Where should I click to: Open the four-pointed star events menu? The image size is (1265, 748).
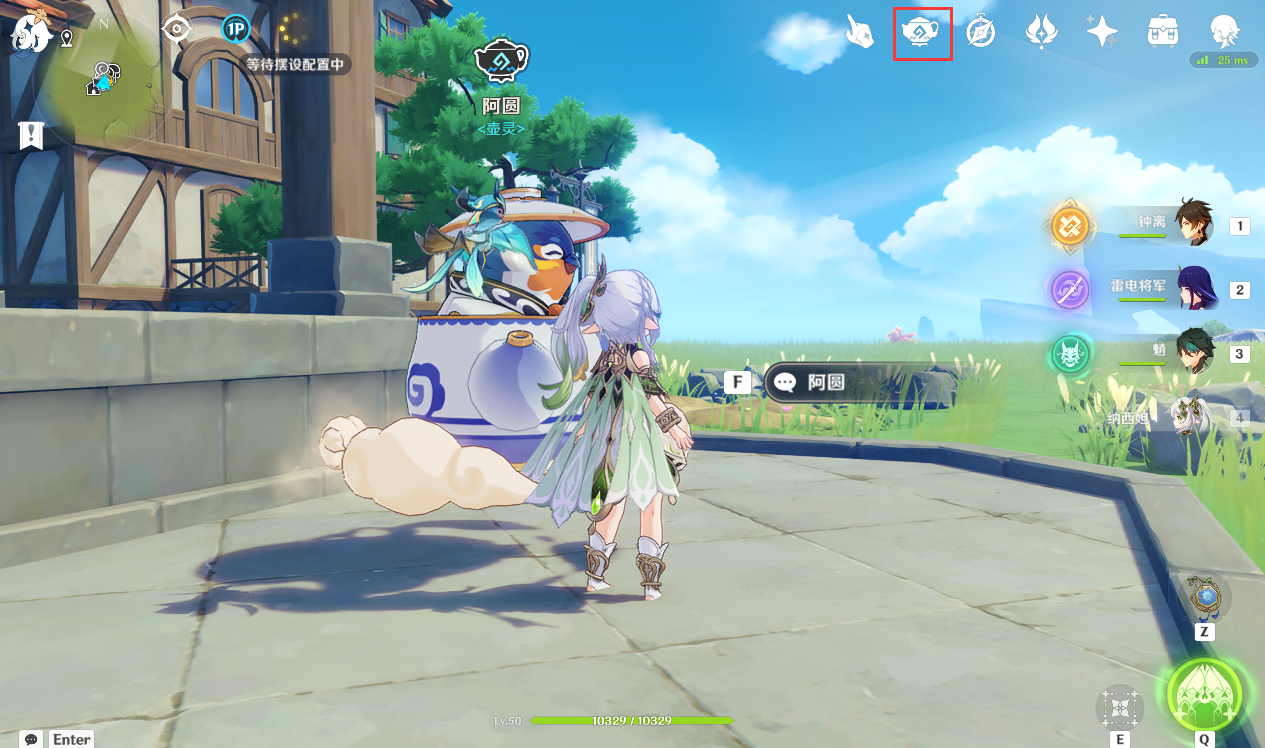click(x=1102, y=33)
